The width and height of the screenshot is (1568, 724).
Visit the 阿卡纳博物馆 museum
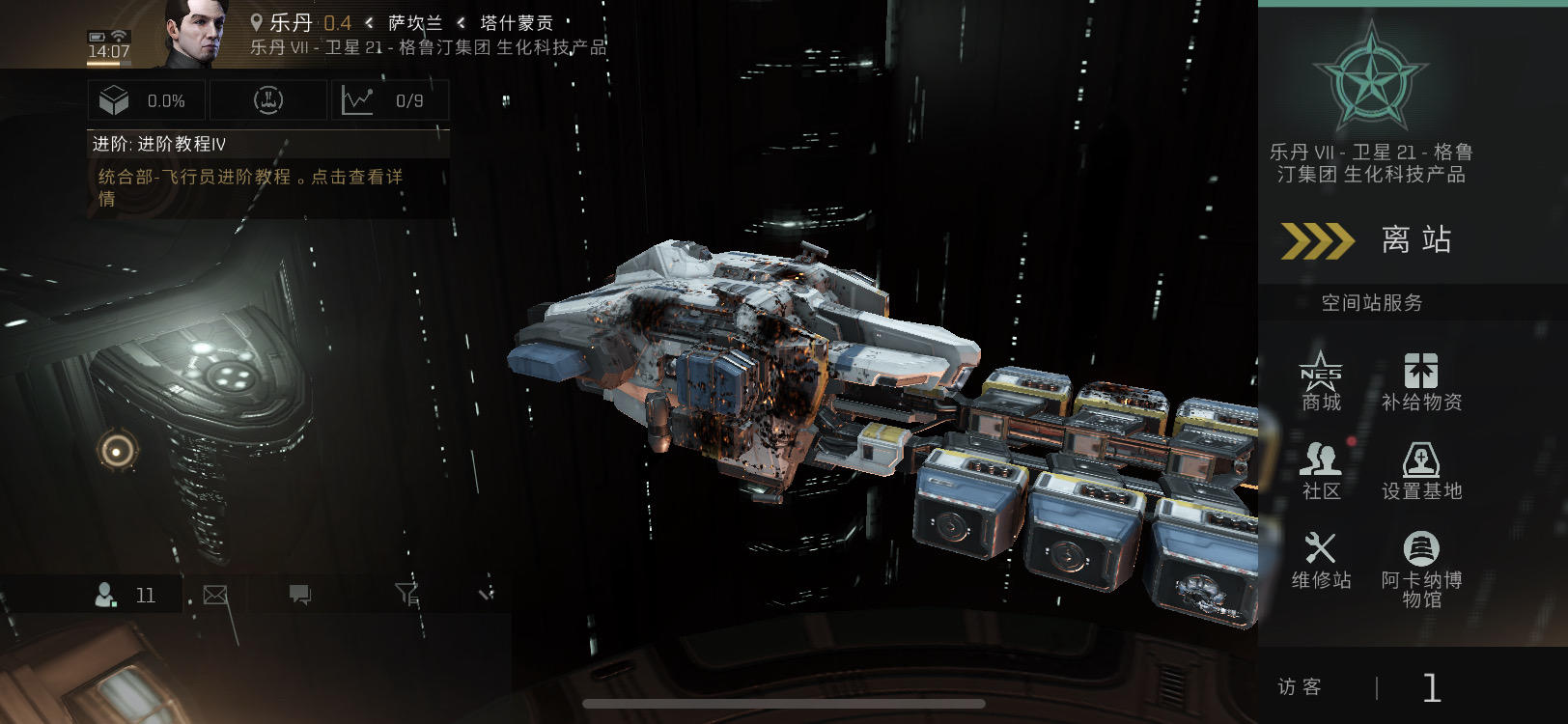[1421, 570]
